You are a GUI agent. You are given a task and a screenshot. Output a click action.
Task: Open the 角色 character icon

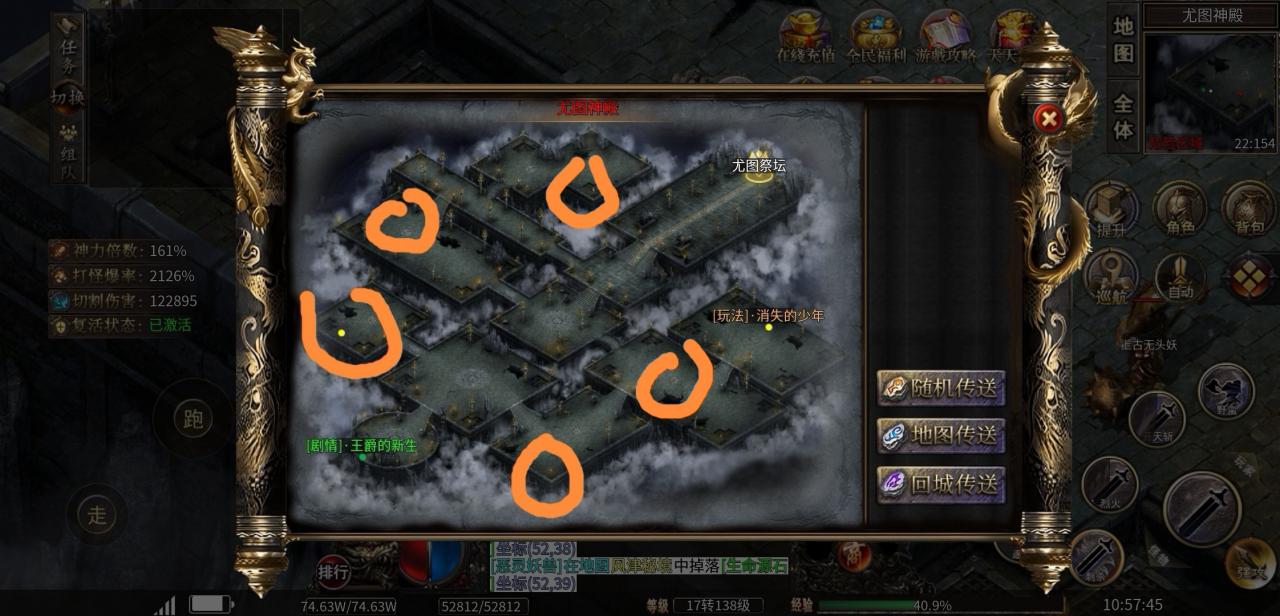pyautogui.click(x=1180, y=210)
